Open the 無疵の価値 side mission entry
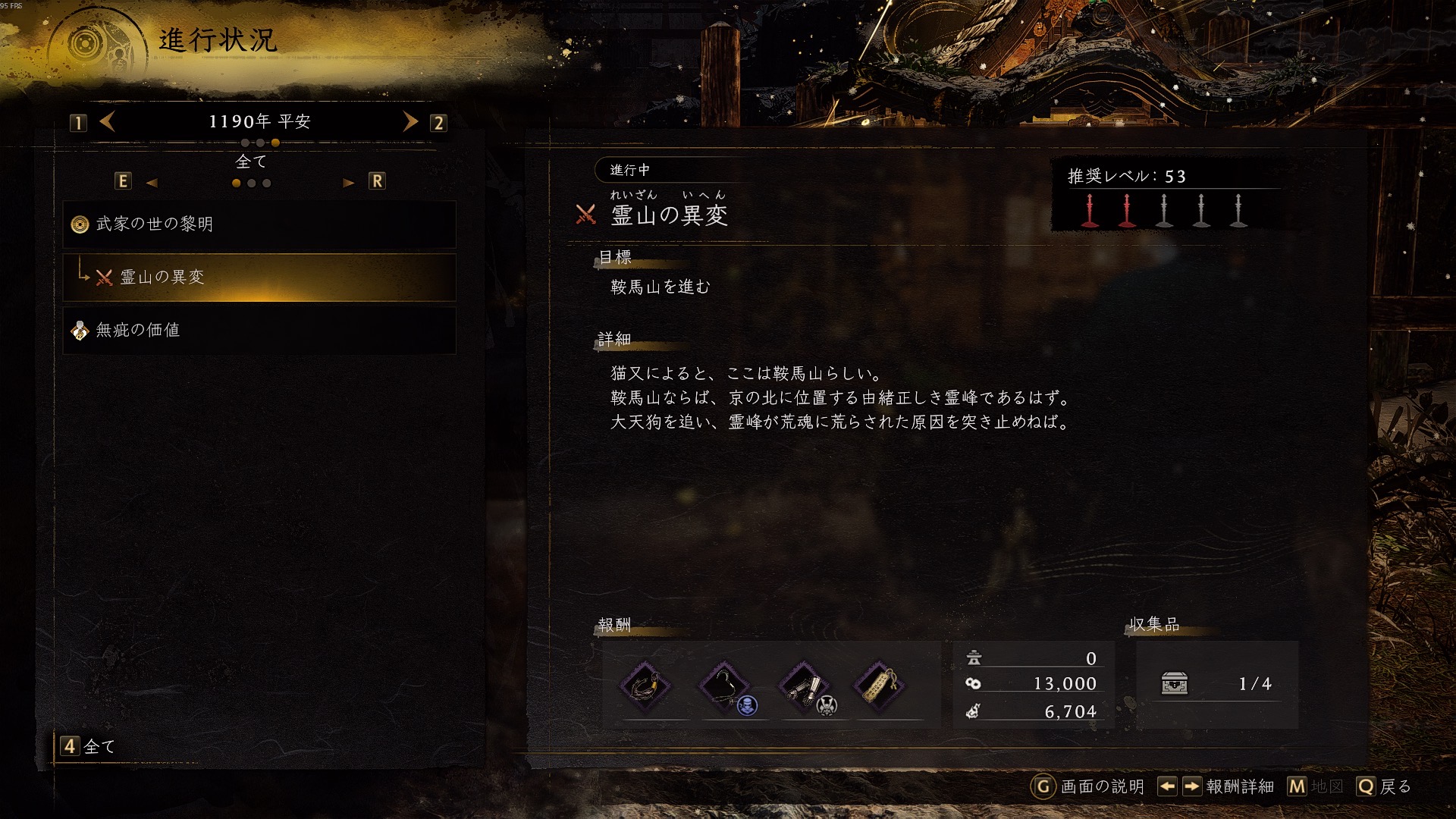 (259, 331)
